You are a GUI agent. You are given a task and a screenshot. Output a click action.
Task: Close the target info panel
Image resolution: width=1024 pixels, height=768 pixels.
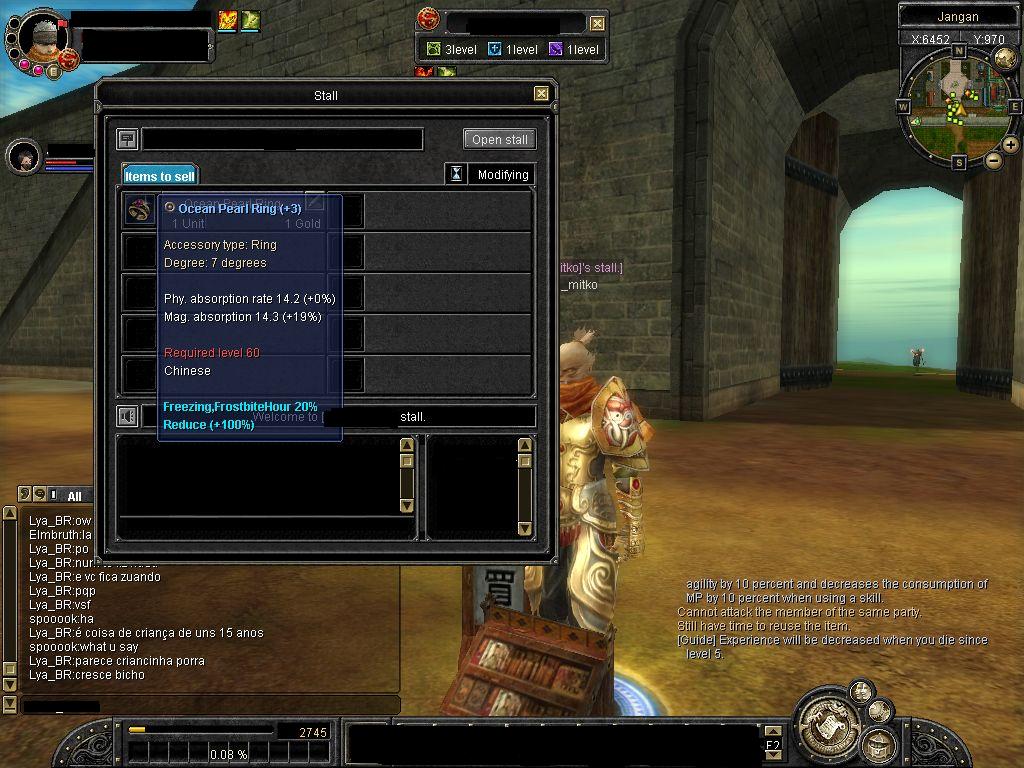[x=597, y=23]
